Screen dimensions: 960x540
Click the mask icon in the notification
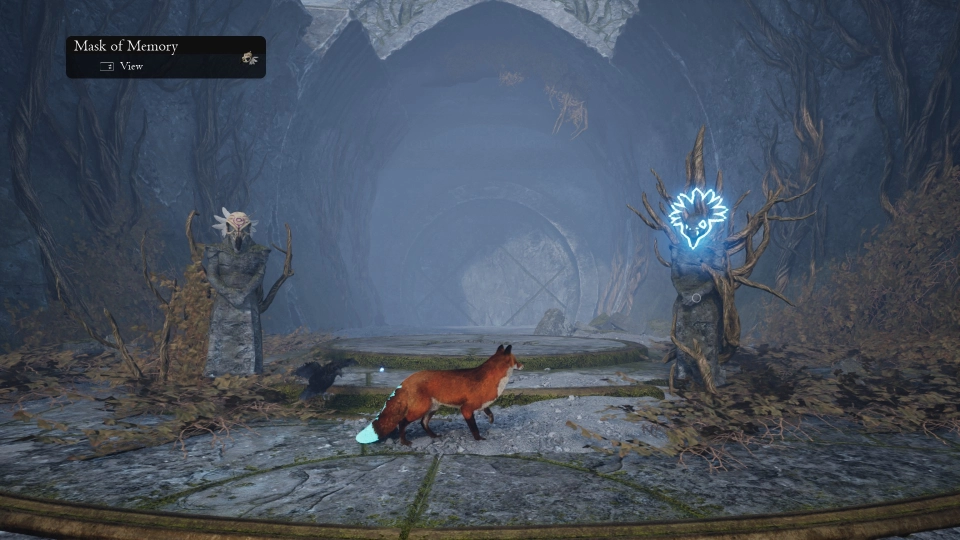coord(249,58)
